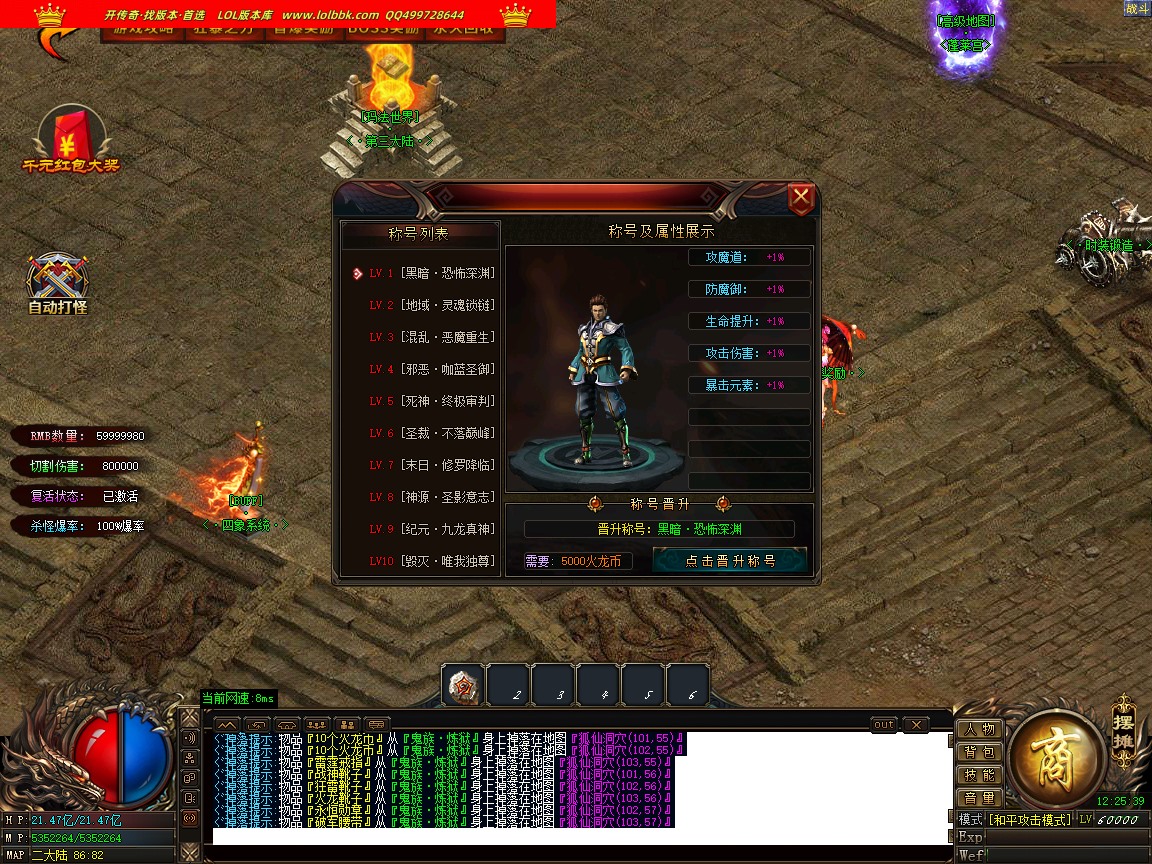Click the 战斗 button in the corner

(x=1137, y=8)
